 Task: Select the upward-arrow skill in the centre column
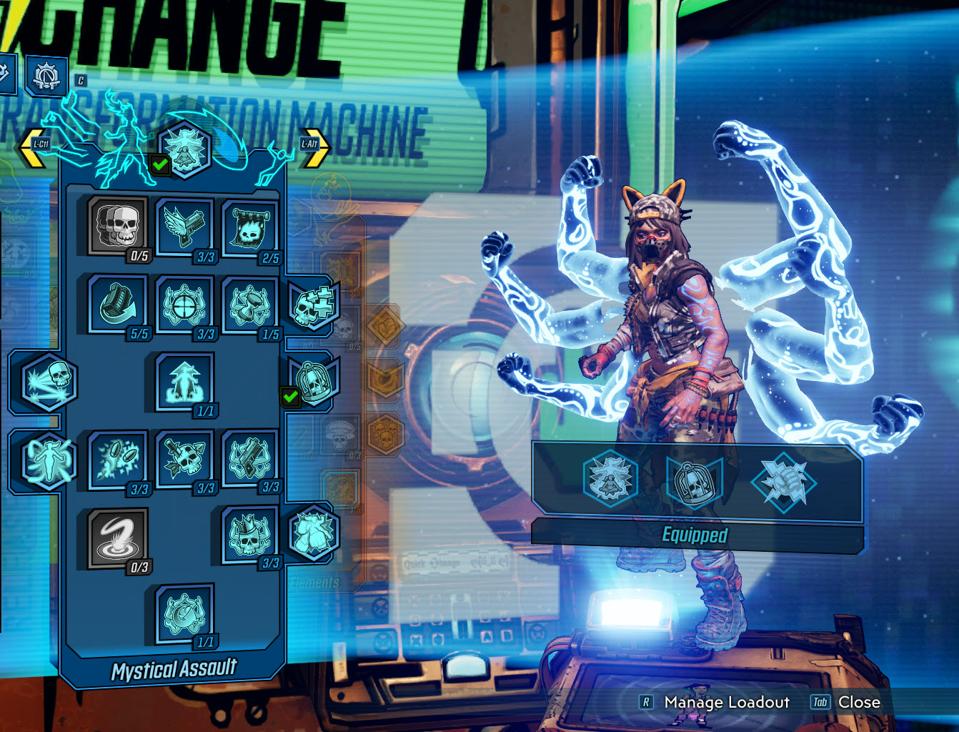tap(184, 381)
